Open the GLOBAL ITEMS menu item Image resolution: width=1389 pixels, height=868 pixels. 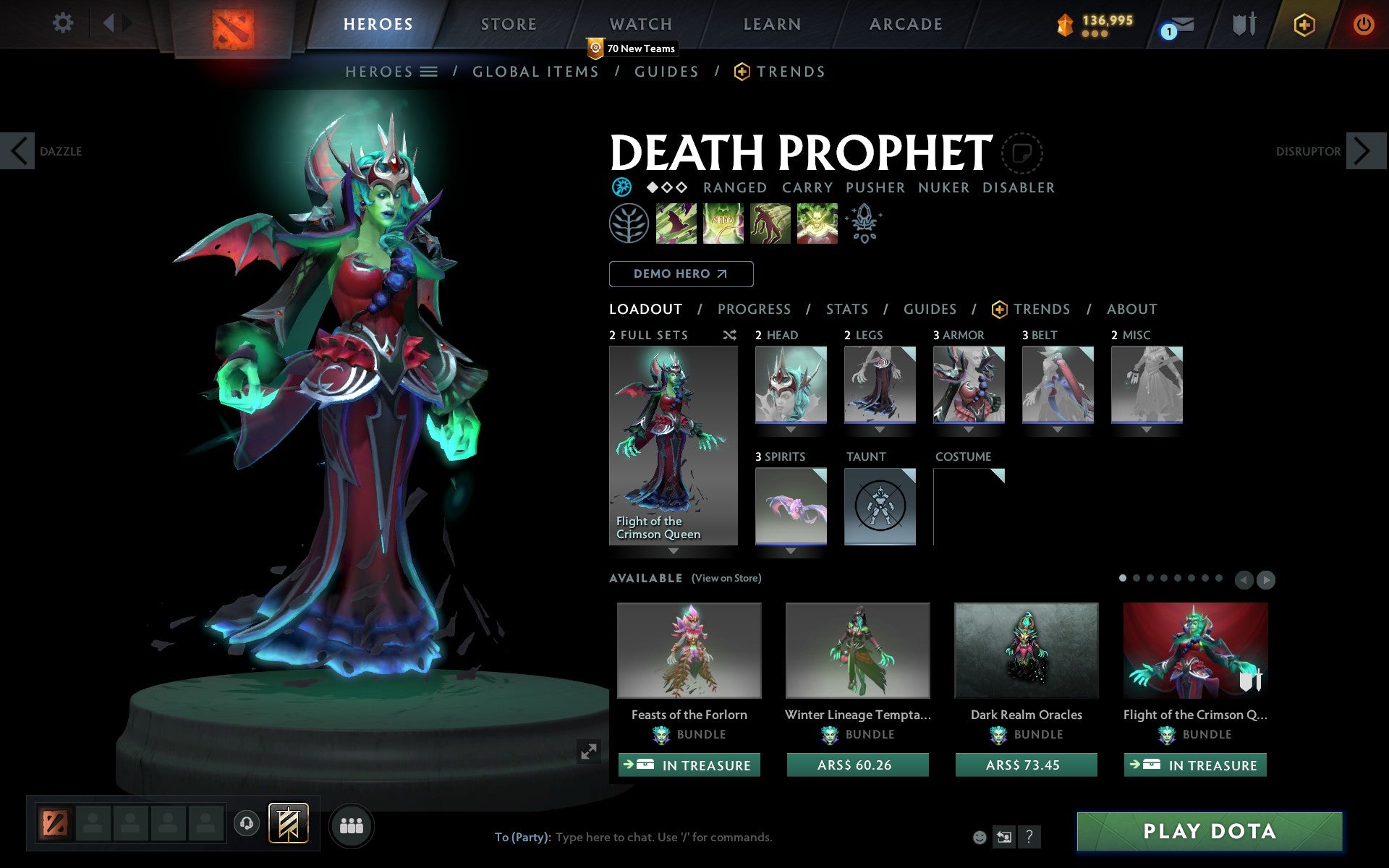[x=535, y=72]
